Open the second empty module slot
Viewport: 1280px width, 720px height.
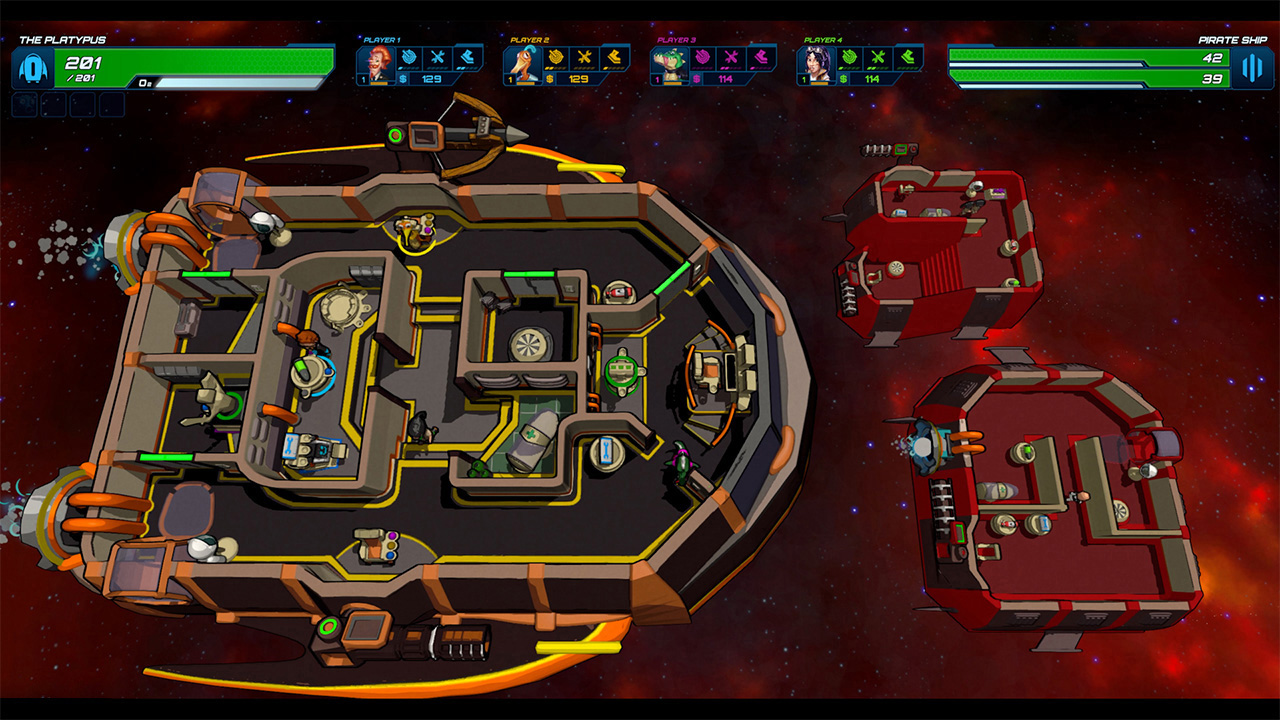coord(55,102)
